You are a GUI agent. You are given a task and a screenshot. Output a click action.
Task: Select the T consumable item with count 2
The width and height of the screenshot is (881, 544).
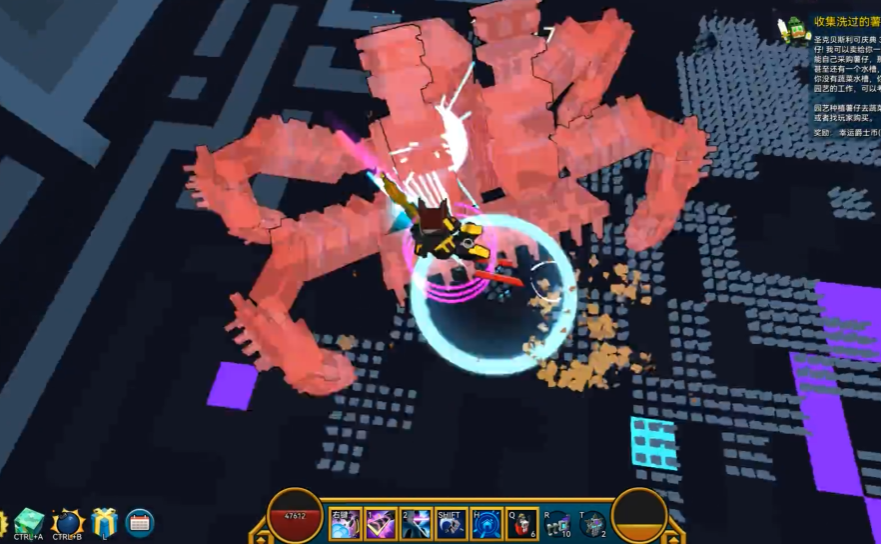[593, 524]
